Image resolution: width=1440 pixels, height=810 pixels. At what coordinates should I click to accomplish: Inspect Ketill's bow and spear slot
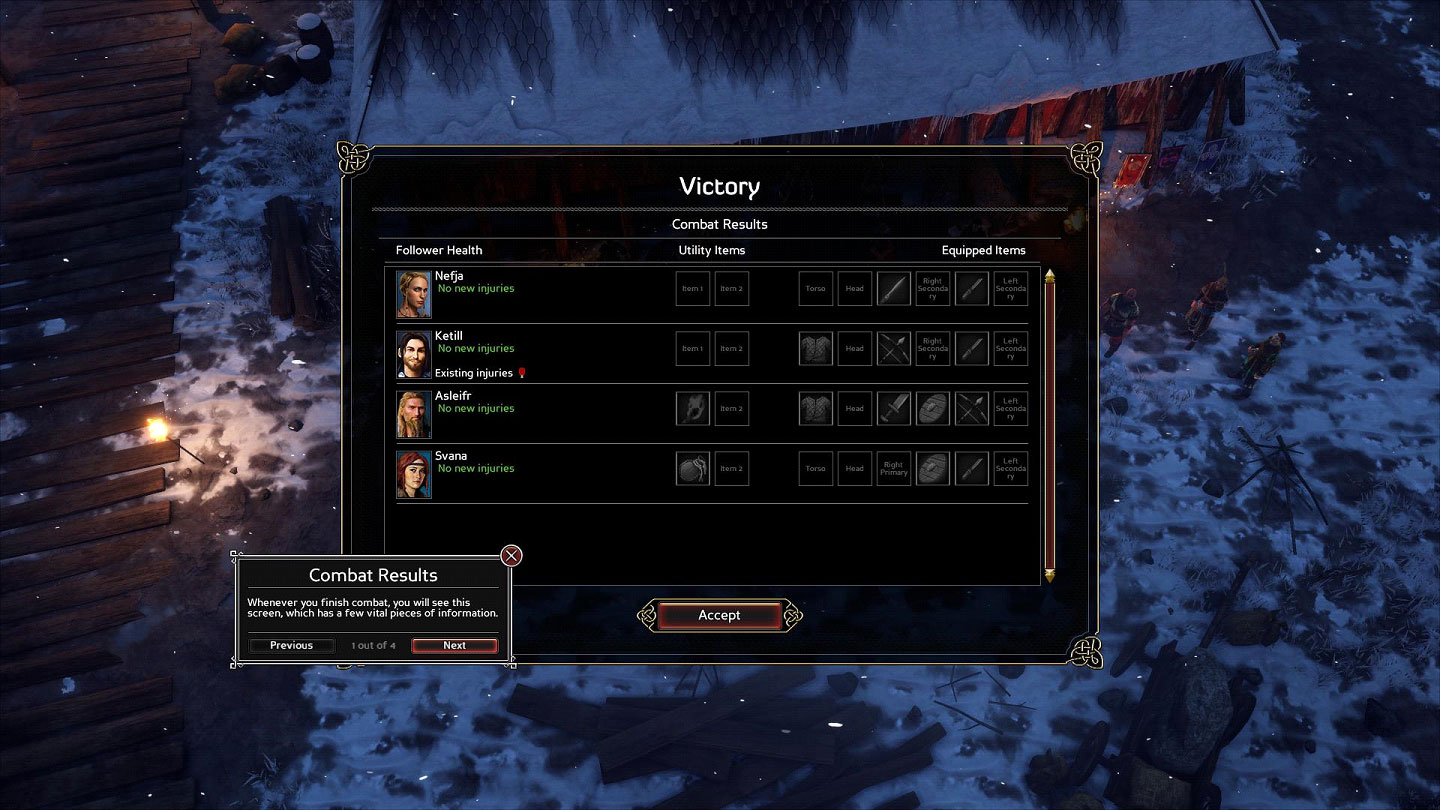coord(894,348)
